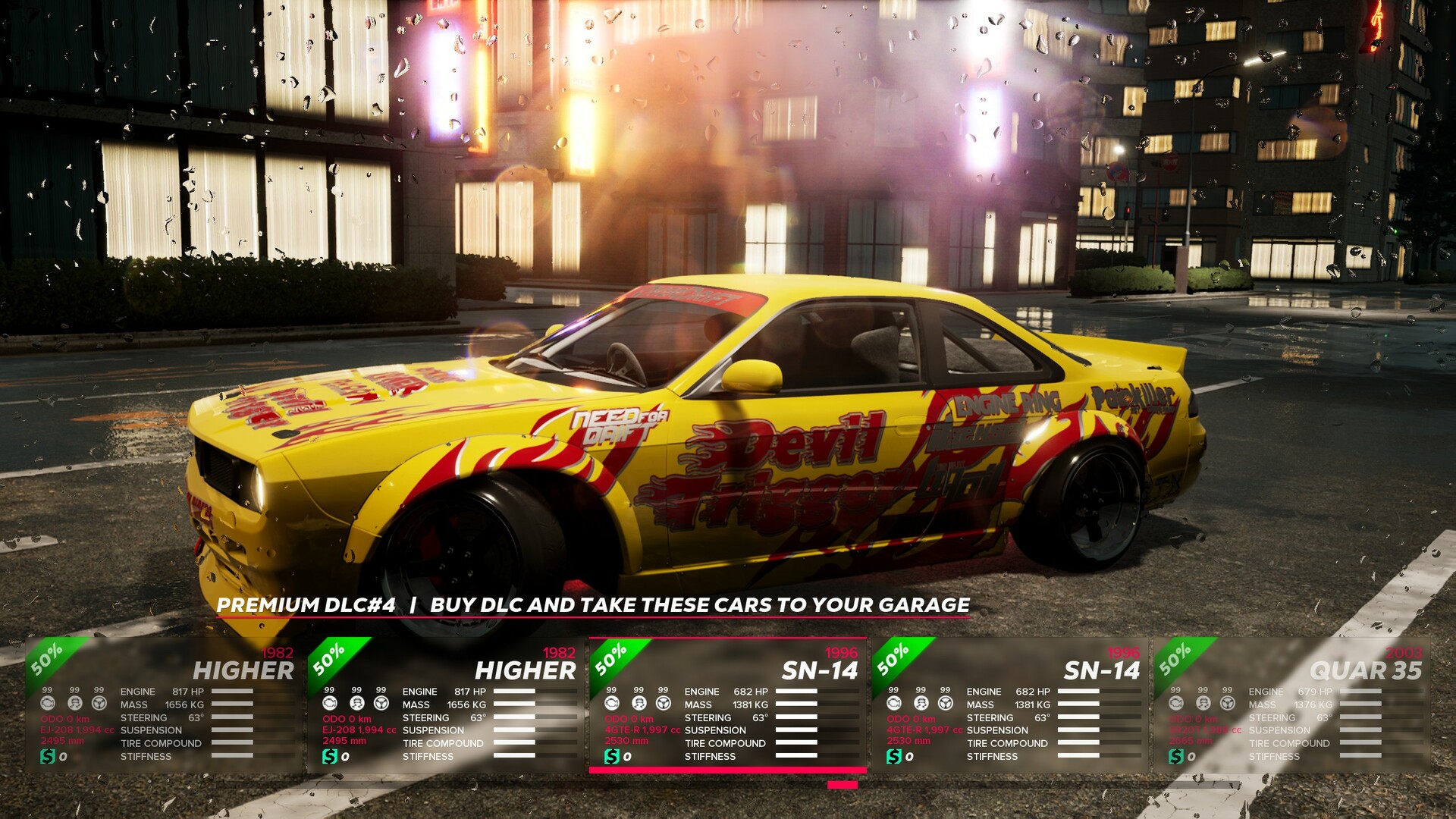Select the engine icon on the second SN-14 card
The image size is (1456, 819).
tap(893, 703)
